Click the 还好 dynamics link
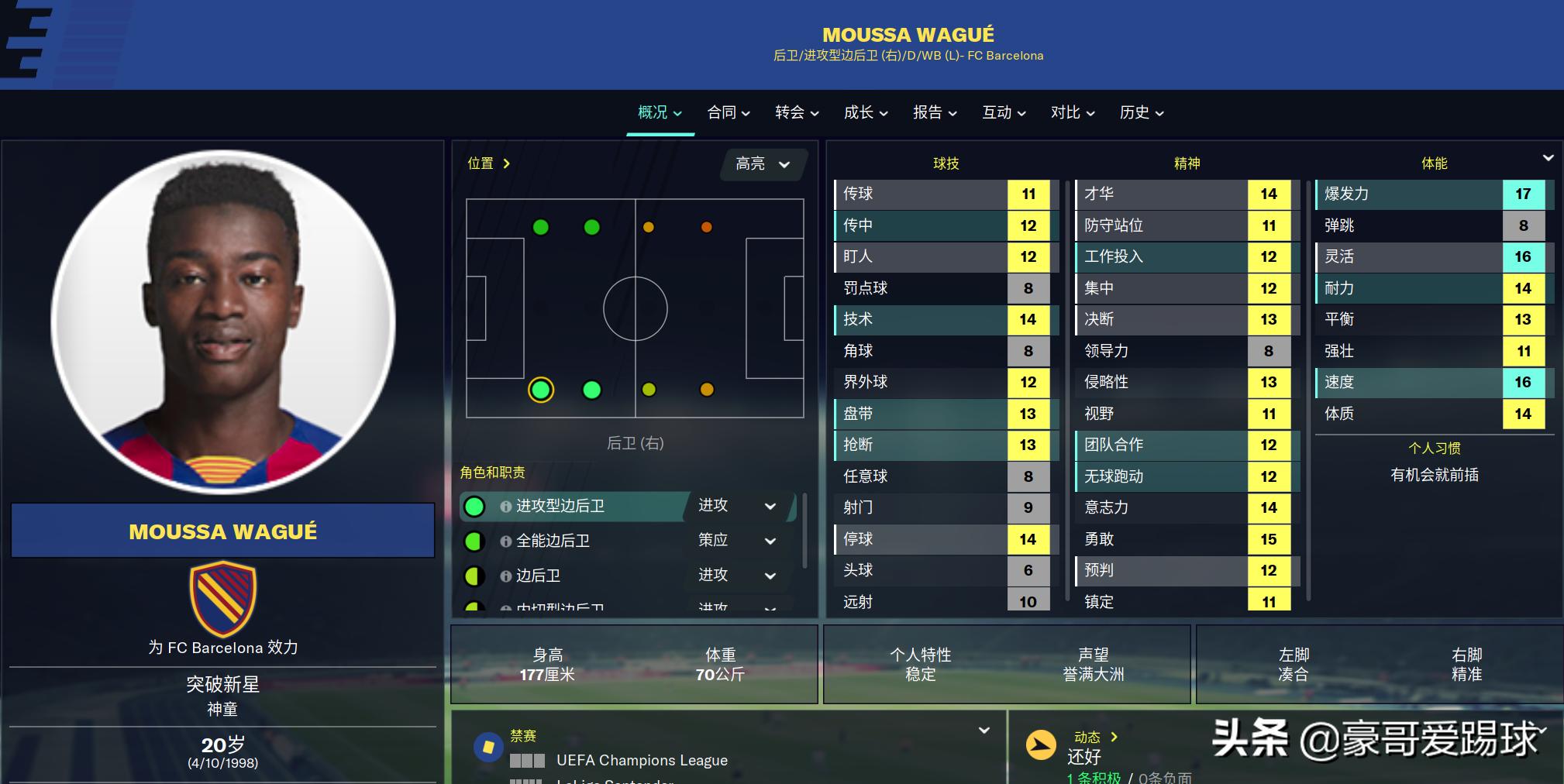1564x784 pixels. coord(1085,757)
